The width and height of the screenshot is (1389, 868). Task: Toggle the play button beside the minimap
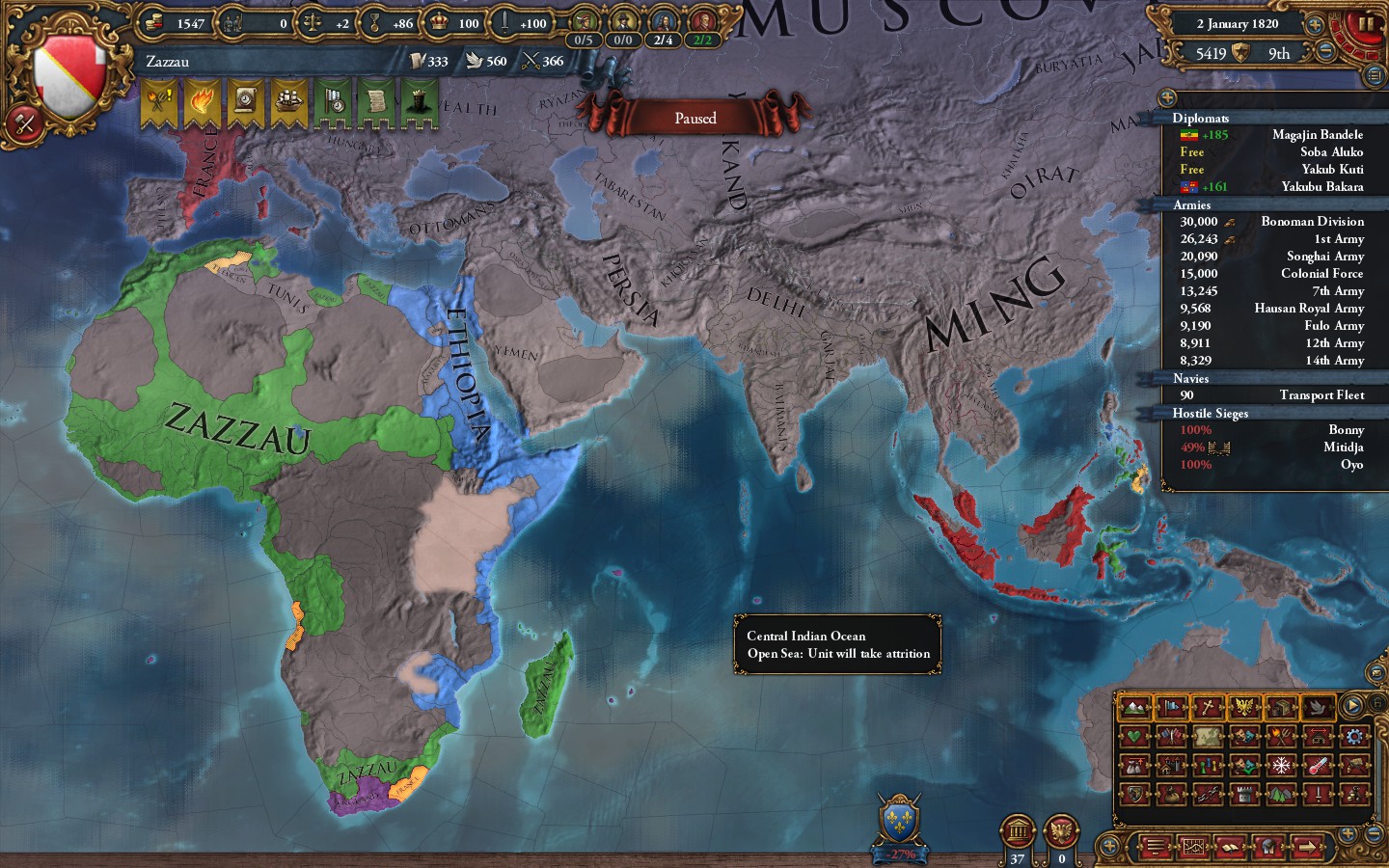(1352, 703)
